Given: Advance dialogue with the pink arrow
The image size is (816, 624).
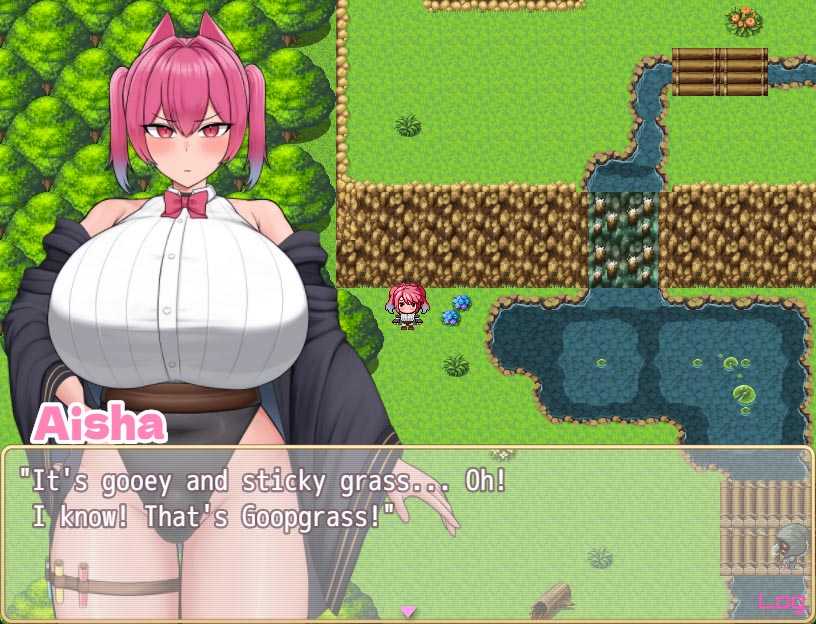Looking at the screenshot, I should point(407,610).
